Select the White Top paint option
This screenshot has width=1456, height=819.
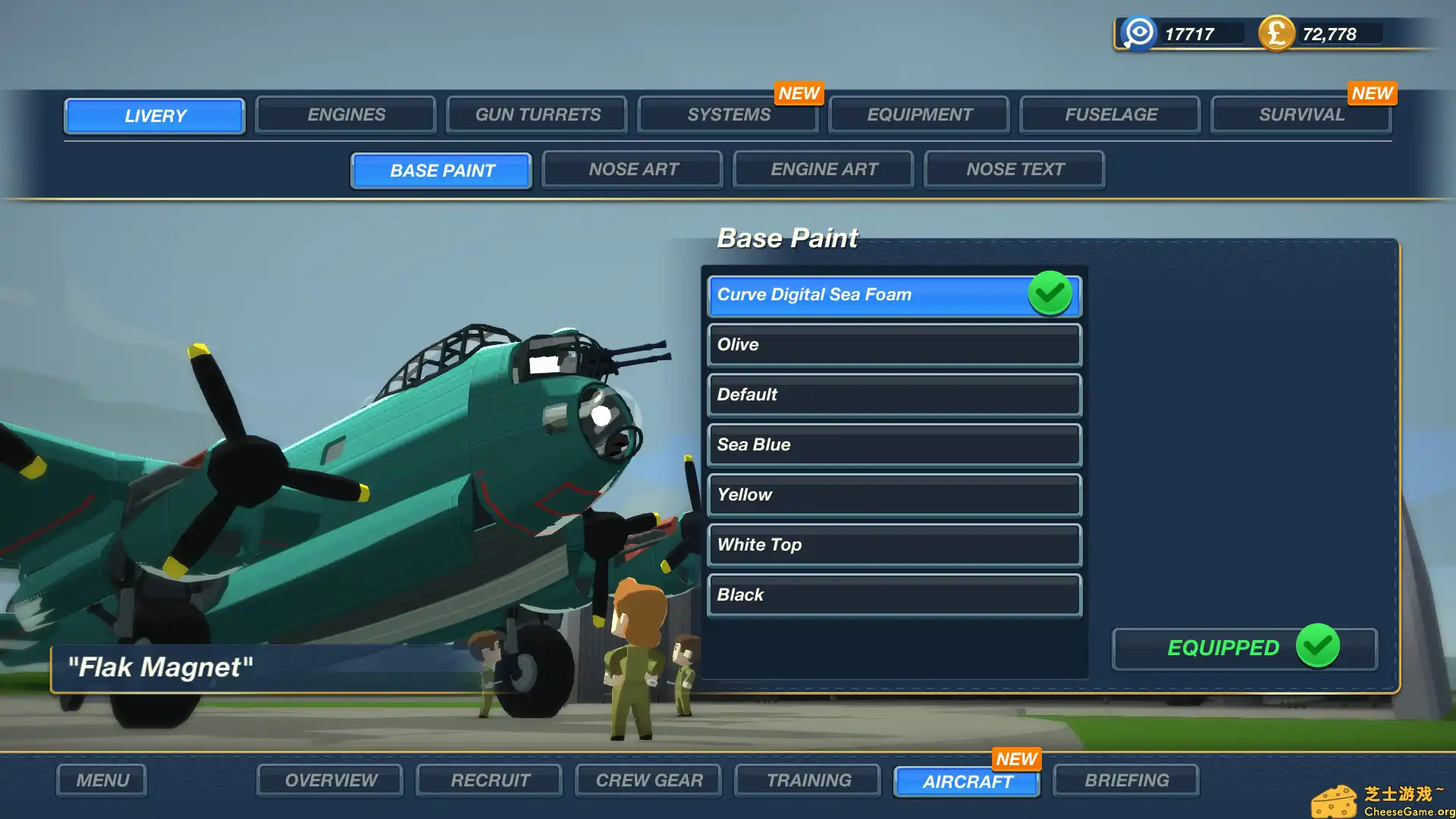point(894,544)
